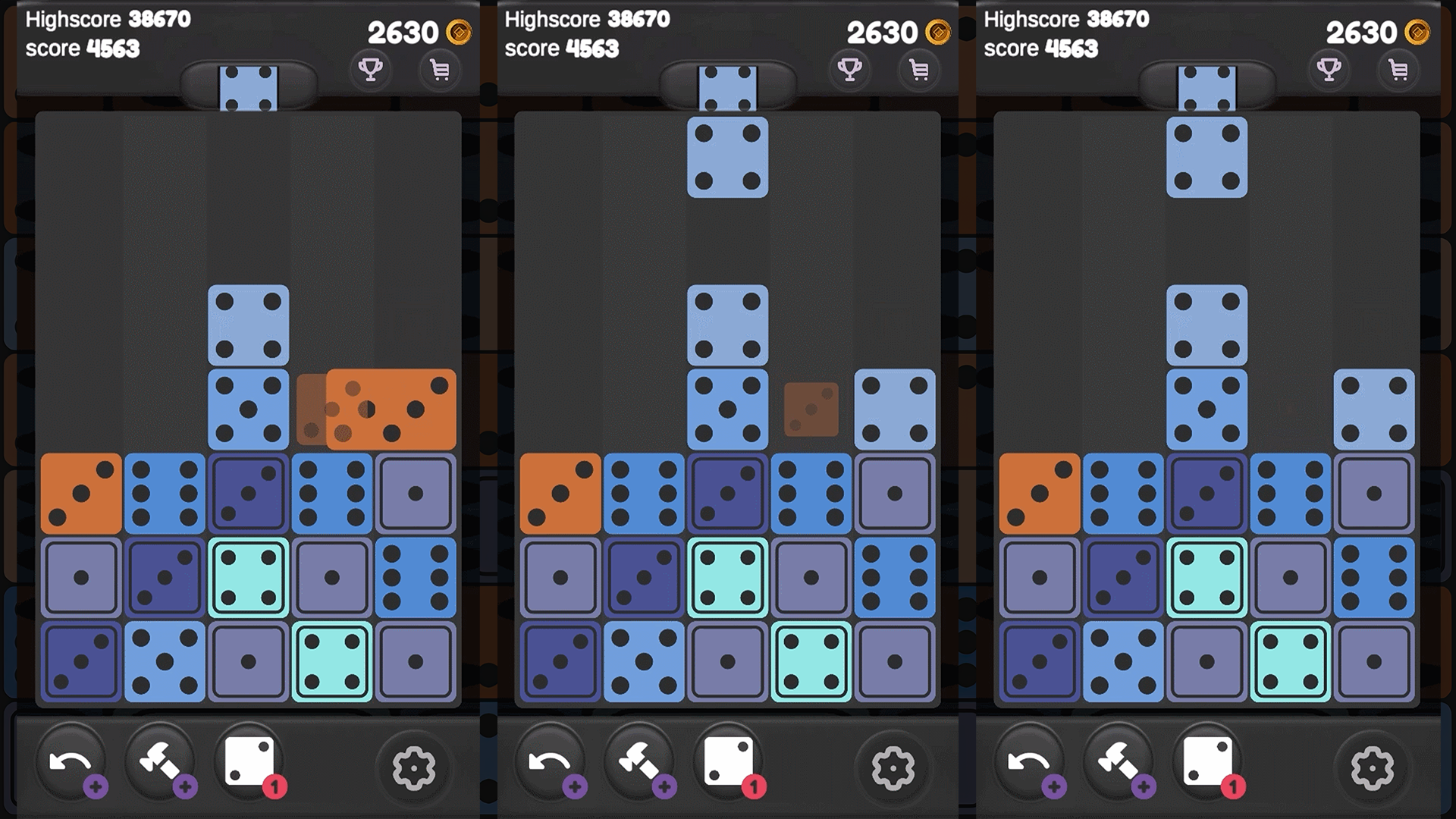This screenshot has width=1456, height=819.
Task: Click the shop cart in the middle panel
Action: pos(919,71)
